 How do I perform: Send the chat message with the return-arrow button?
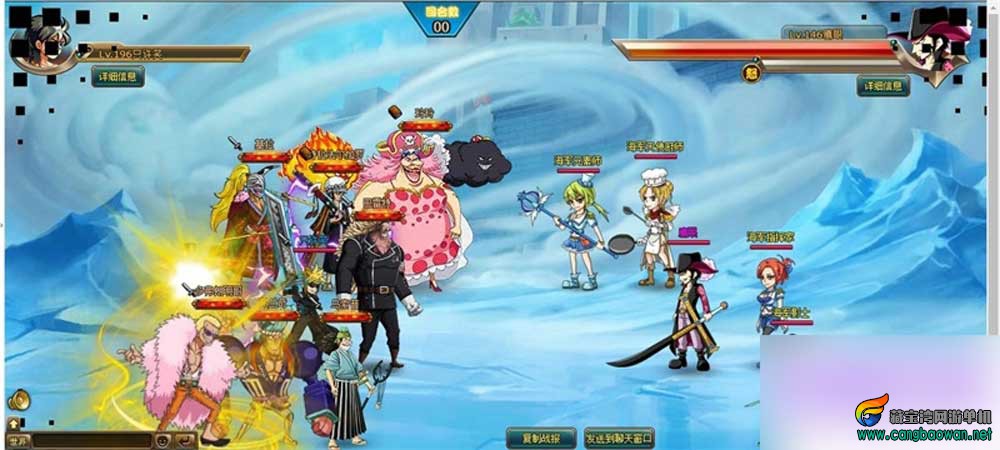(x=185, y=440)
